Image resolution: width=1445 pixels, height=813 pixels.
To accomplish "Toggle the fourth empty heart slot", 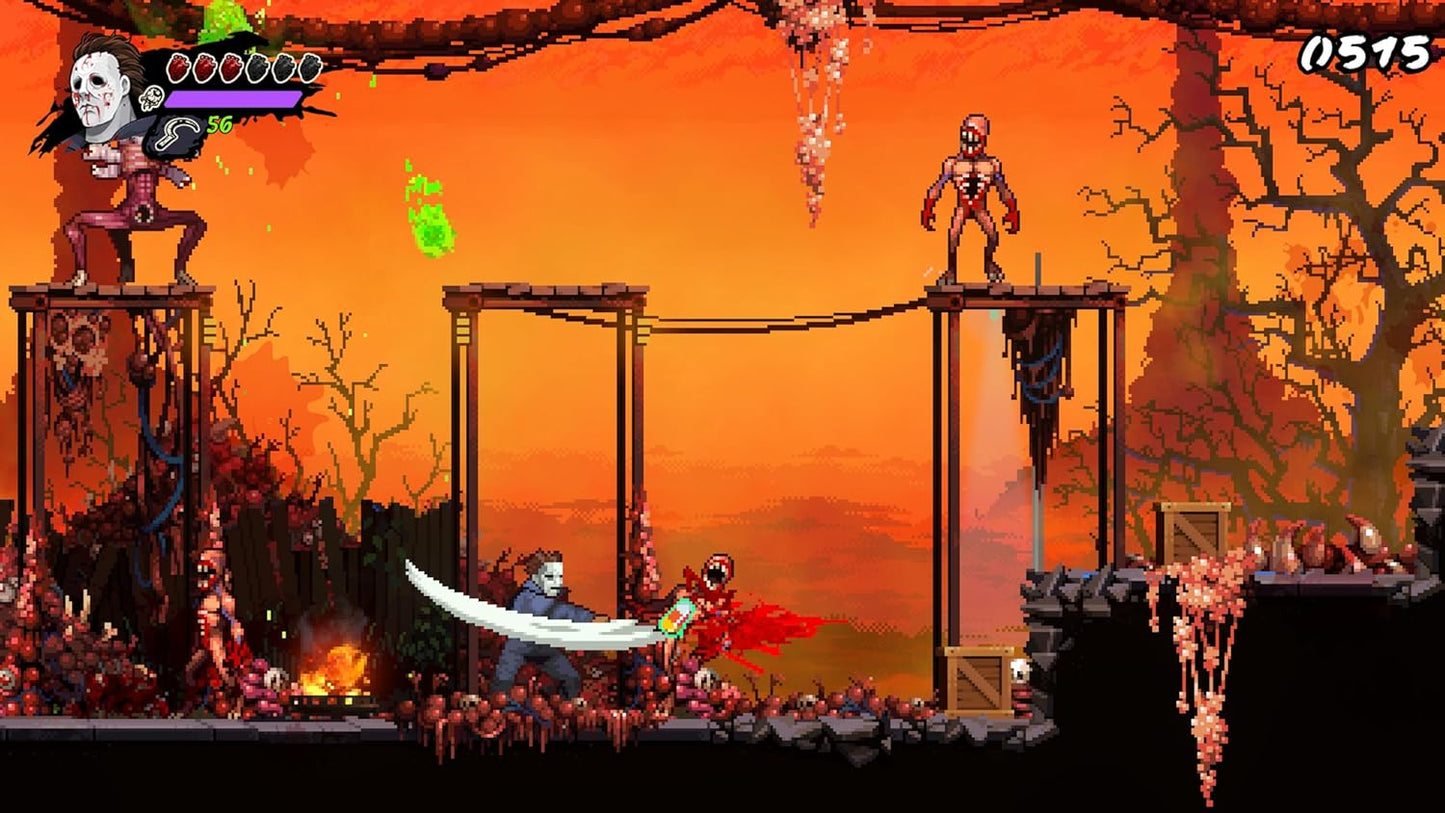I will pos(257,67).
